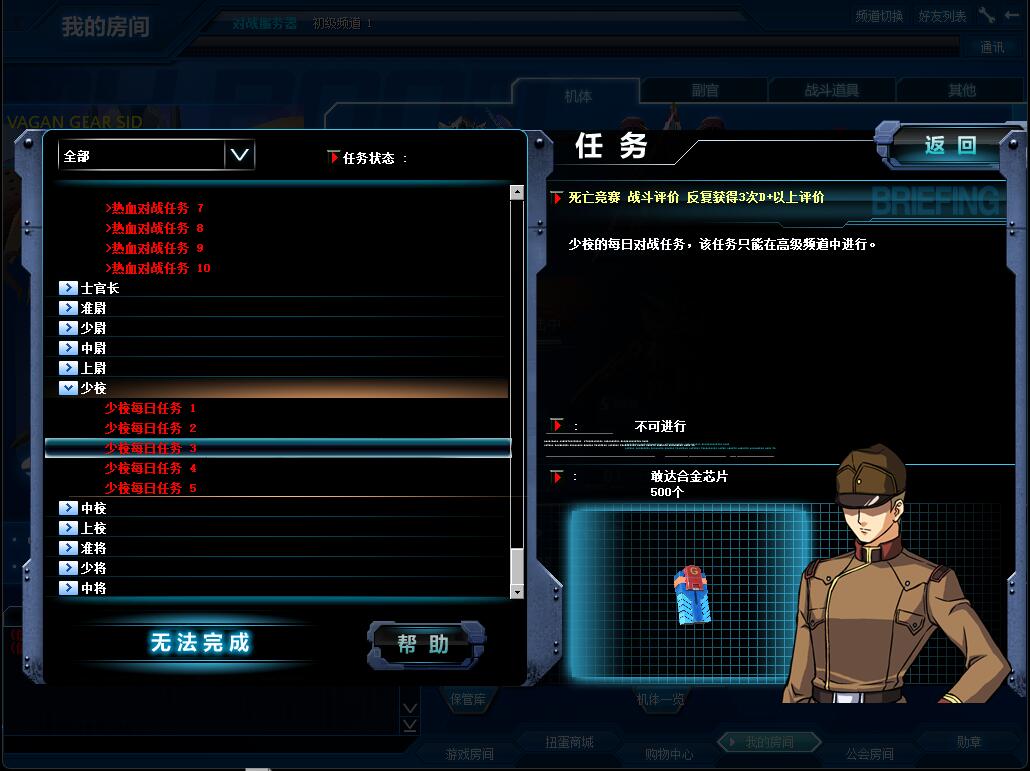1030x771 pixels.
Task: Select 少校每日任务 5
Action: tap(150, 488)
